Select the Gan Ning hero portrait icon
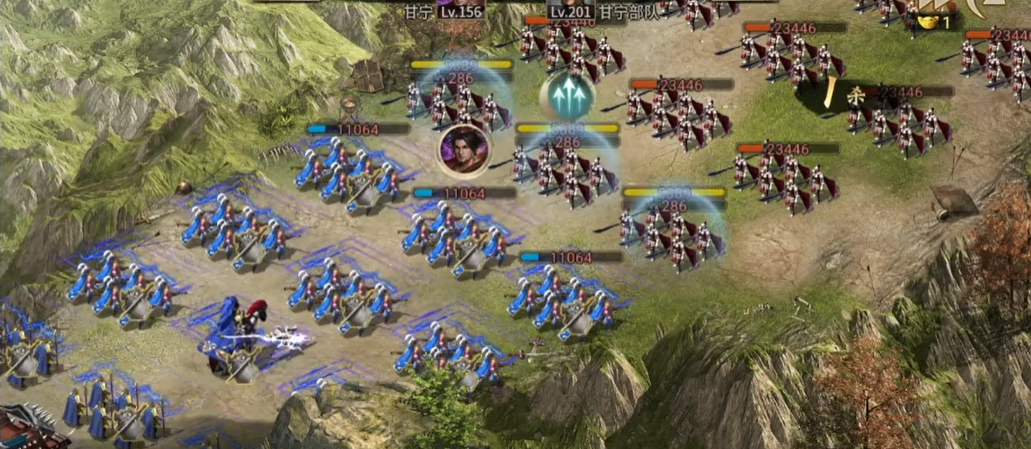The width and height of the screenshot is (1031, 449). pyautogui.click(x=464, y=150)
